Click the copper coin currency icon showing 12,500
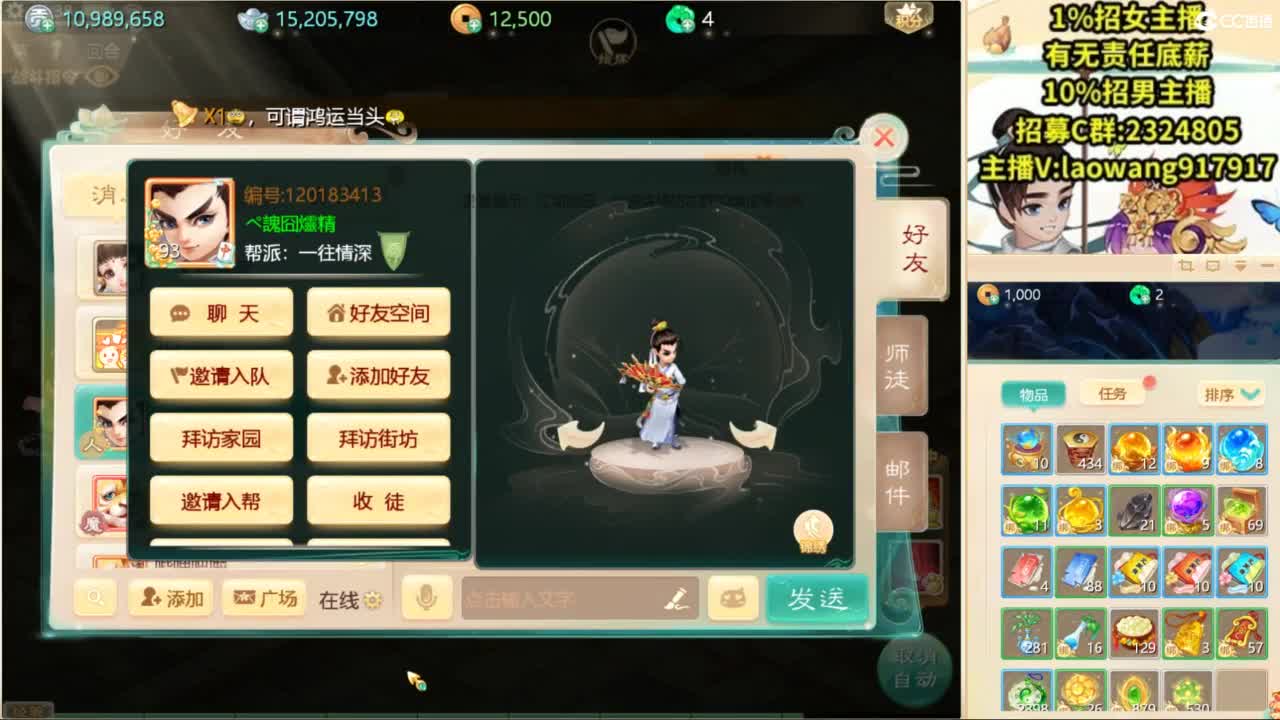 (x=464, y=18)
